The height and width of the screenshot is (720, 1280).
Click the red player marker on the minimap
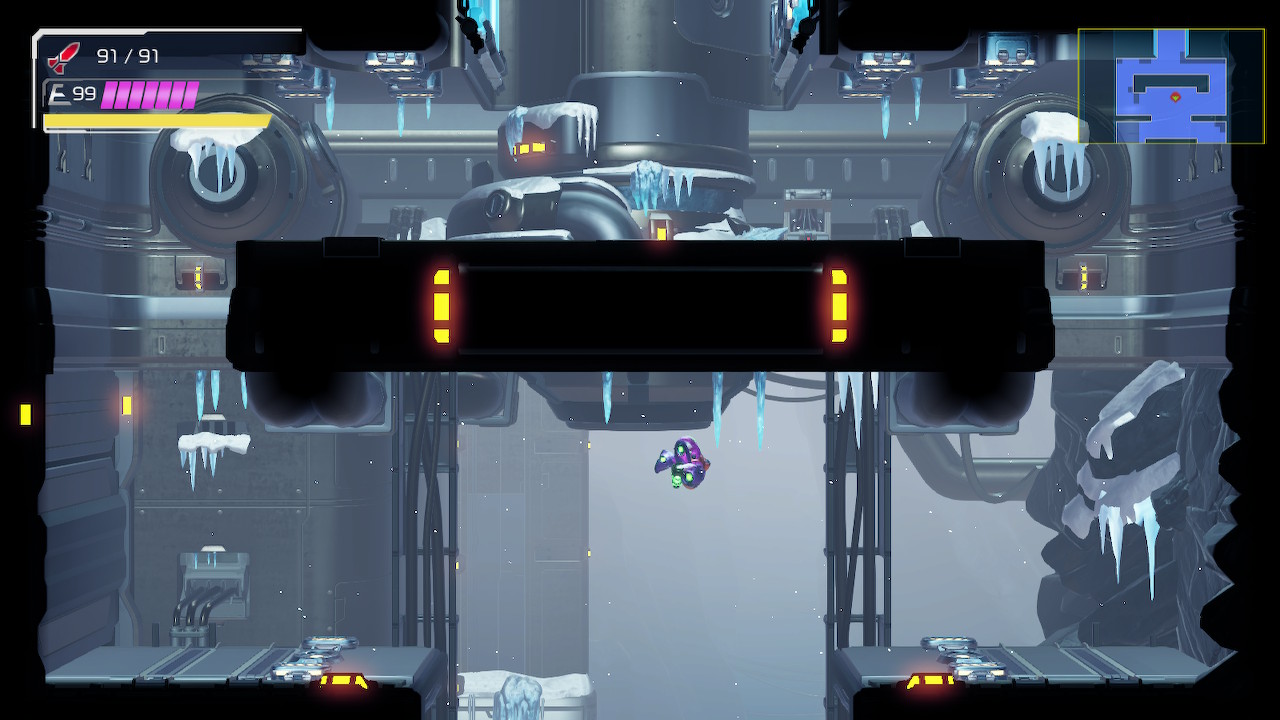click(x=1176, y=97)
